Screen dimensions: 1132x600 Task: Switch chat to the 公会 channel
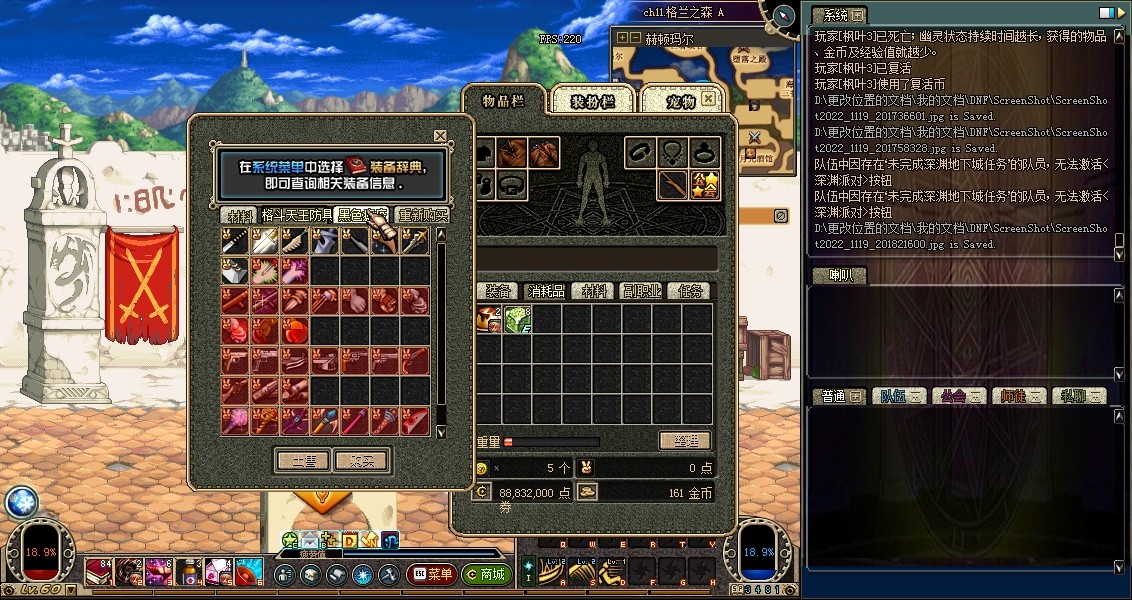tap(954, 396)
